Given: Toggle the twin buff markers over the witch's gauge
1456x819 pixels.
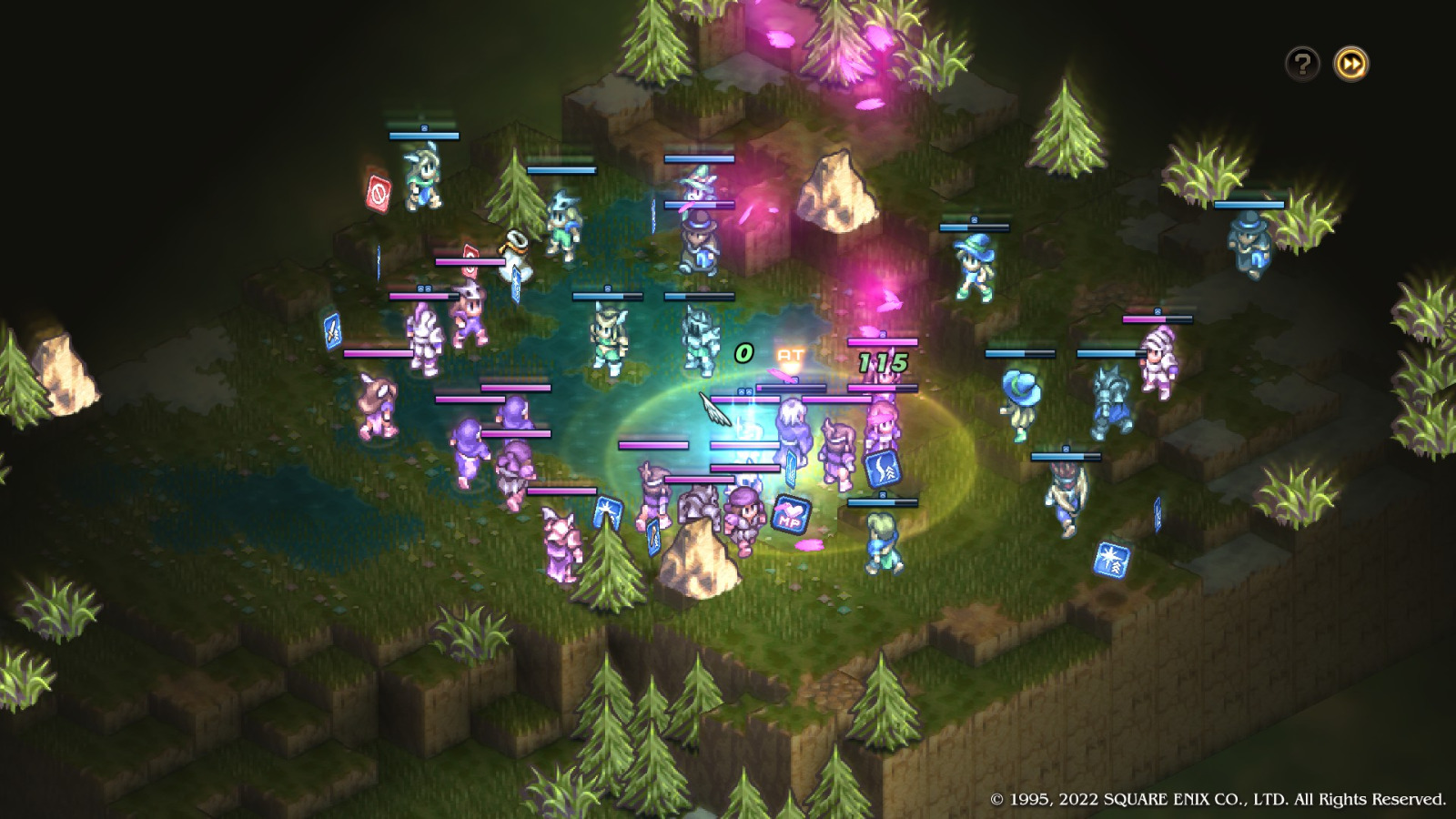Looking at the screenshot, I should point(424,288).
